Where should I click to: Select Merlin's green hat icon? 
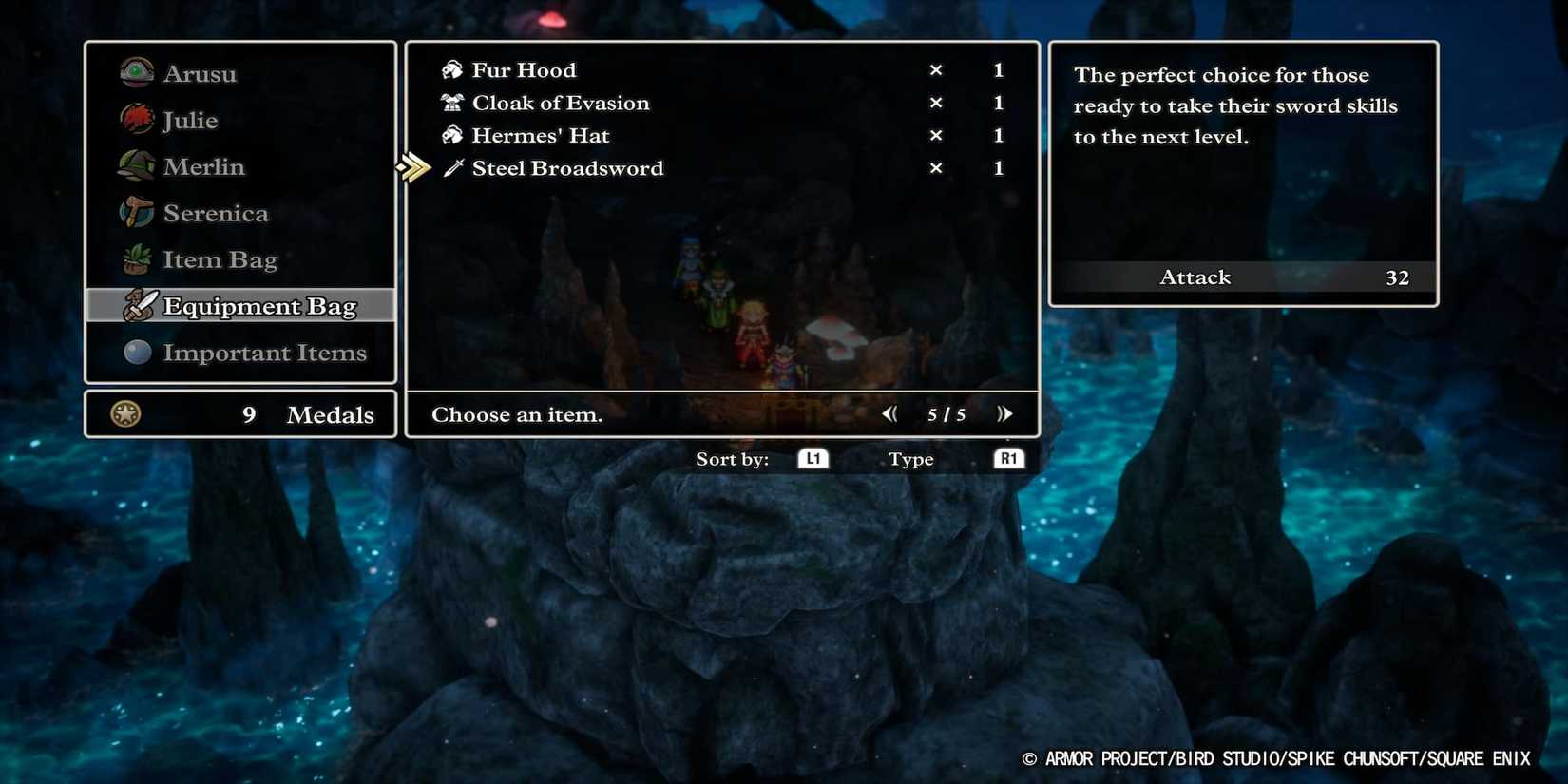click(136, 166)
